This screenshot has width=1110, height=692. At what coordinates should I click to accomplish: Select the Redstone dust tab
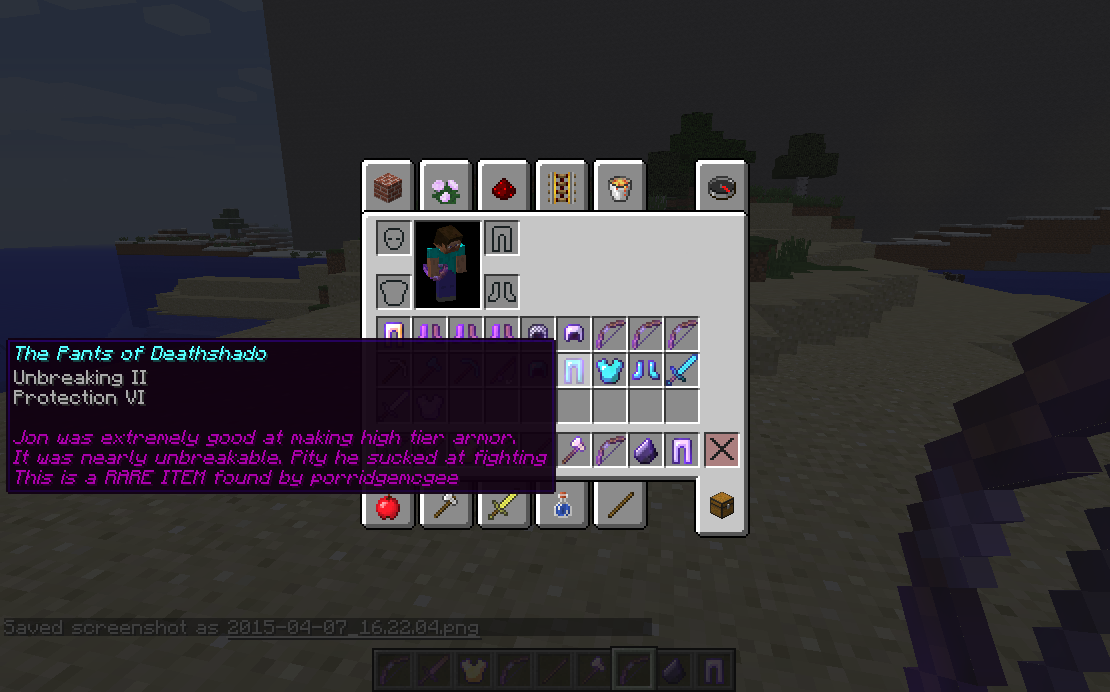[x=503, y=187]
